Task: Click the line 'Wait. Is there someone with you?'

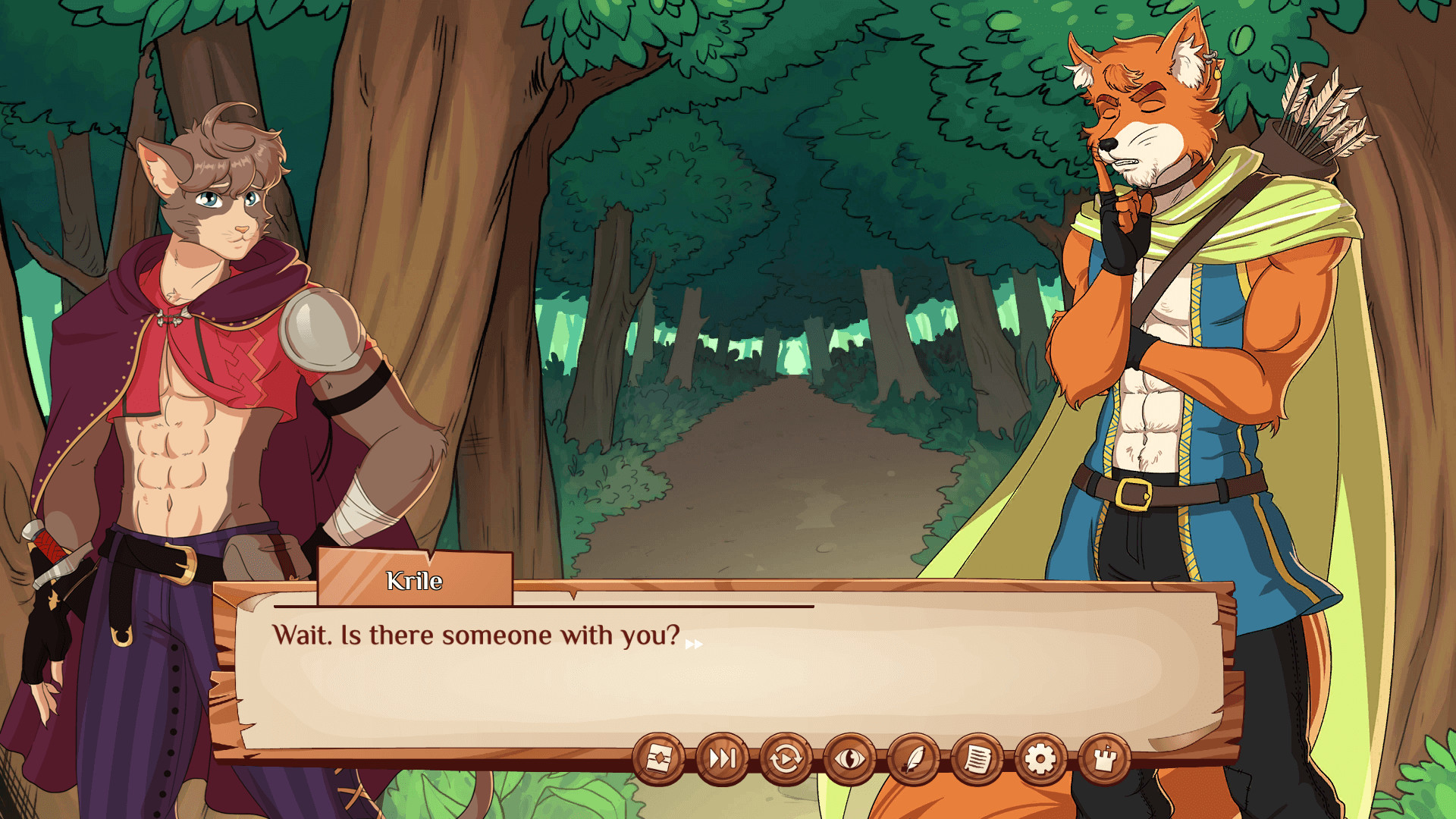Action: [478, 637]
